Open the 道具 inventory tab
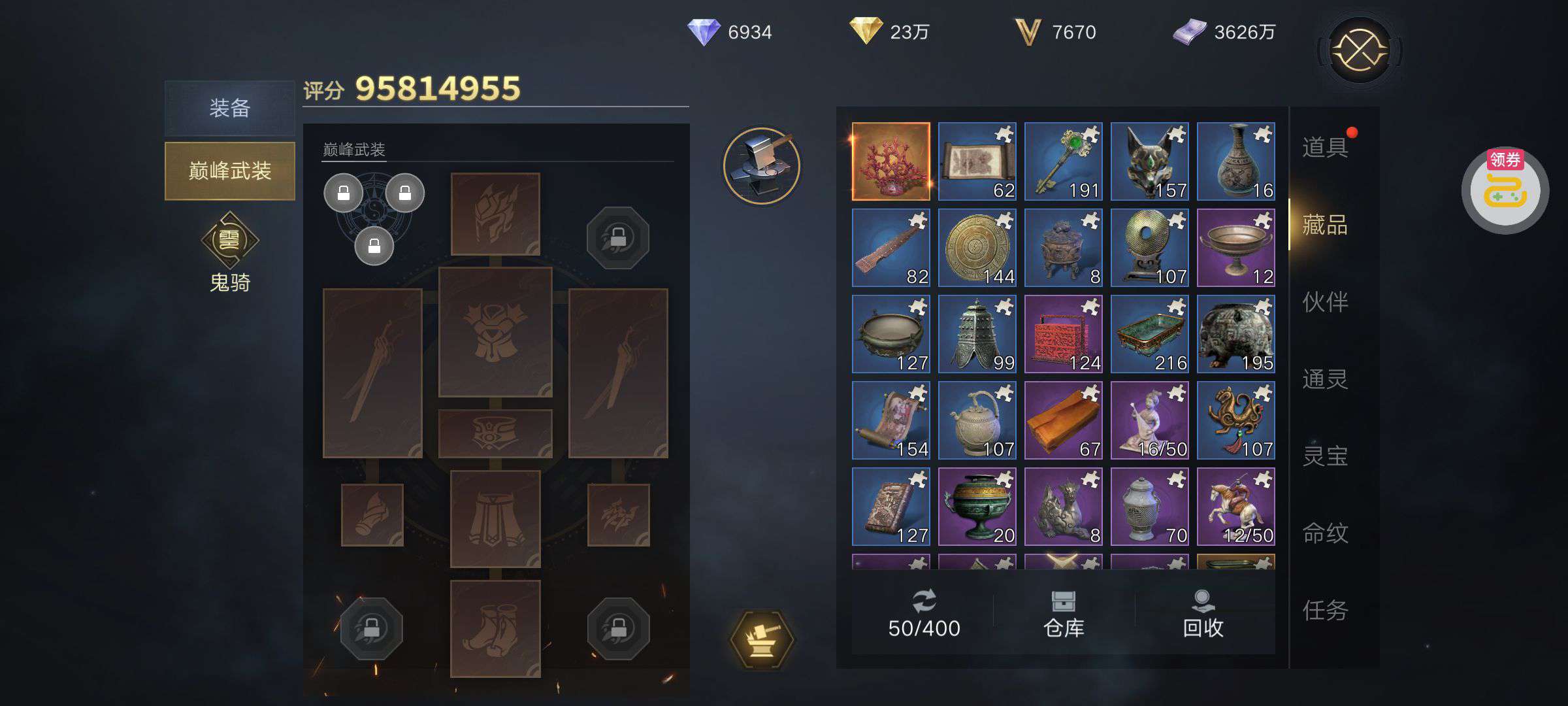1568x706 pixels. point(1324,148)
